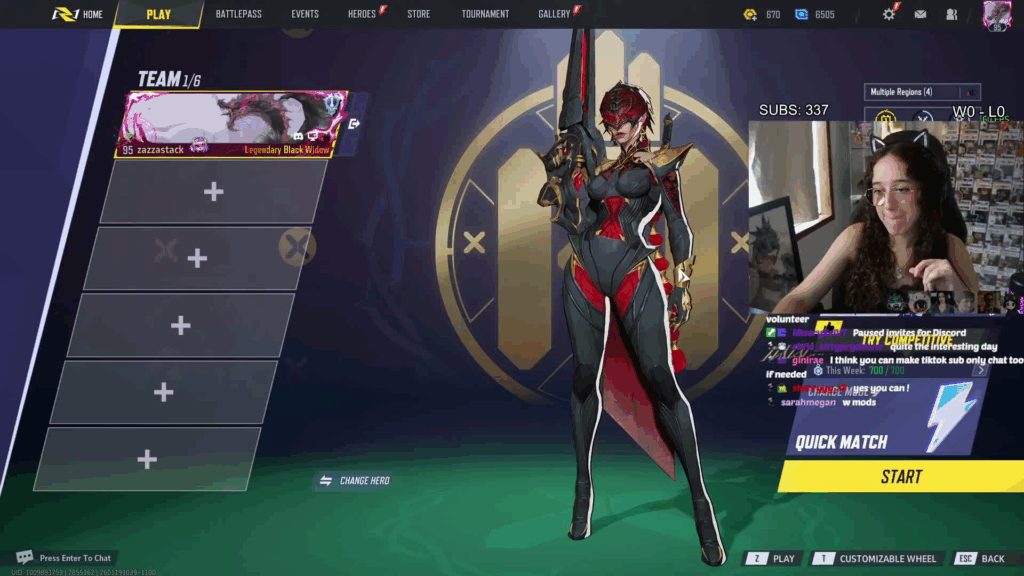The width and height of the screenshot is (1024, 576).
Task: Switch to the Battlepass tab
Action: click(x=238, y=14)
